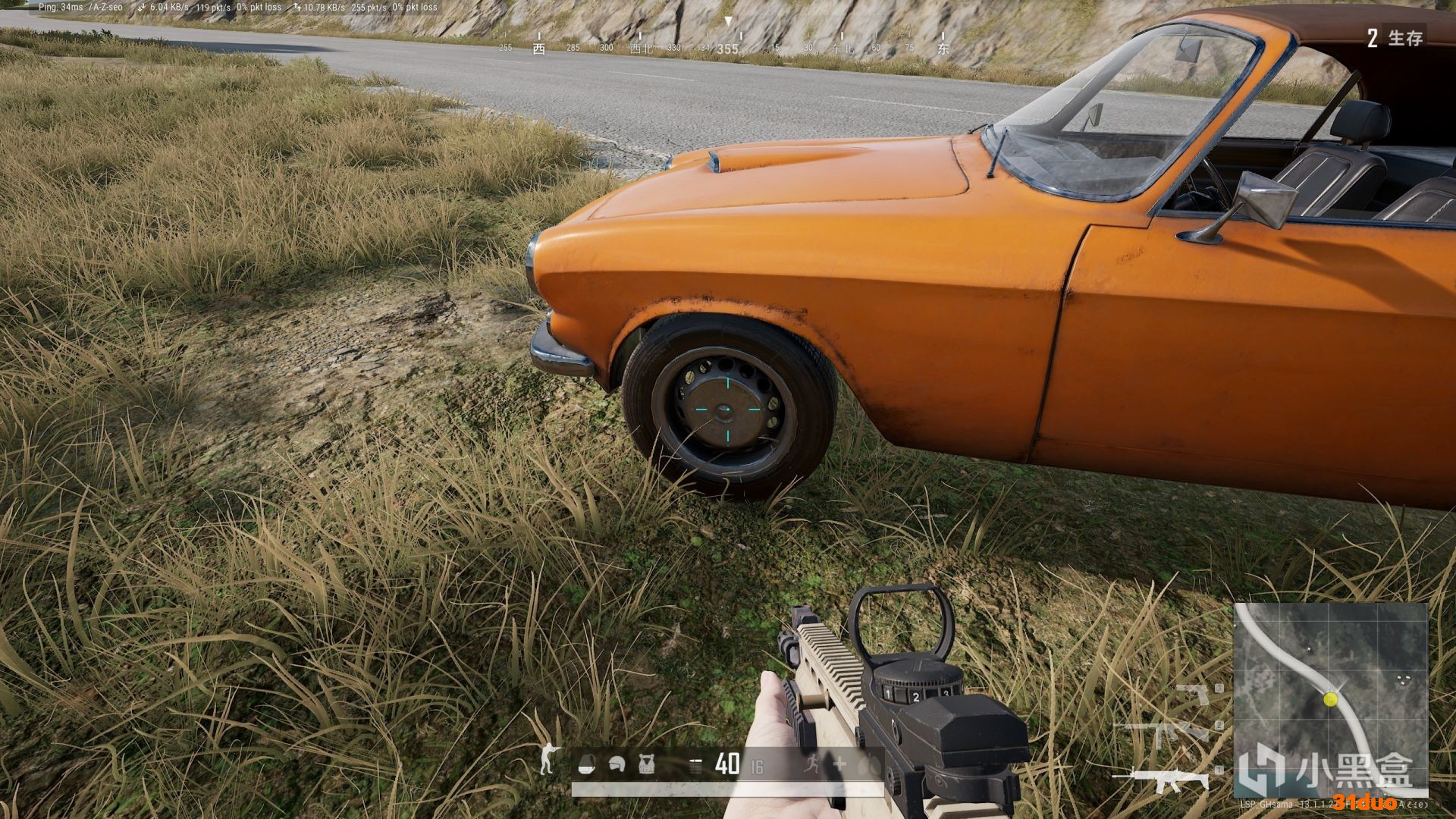Open the minimap in the corner

click(1331, 699)
